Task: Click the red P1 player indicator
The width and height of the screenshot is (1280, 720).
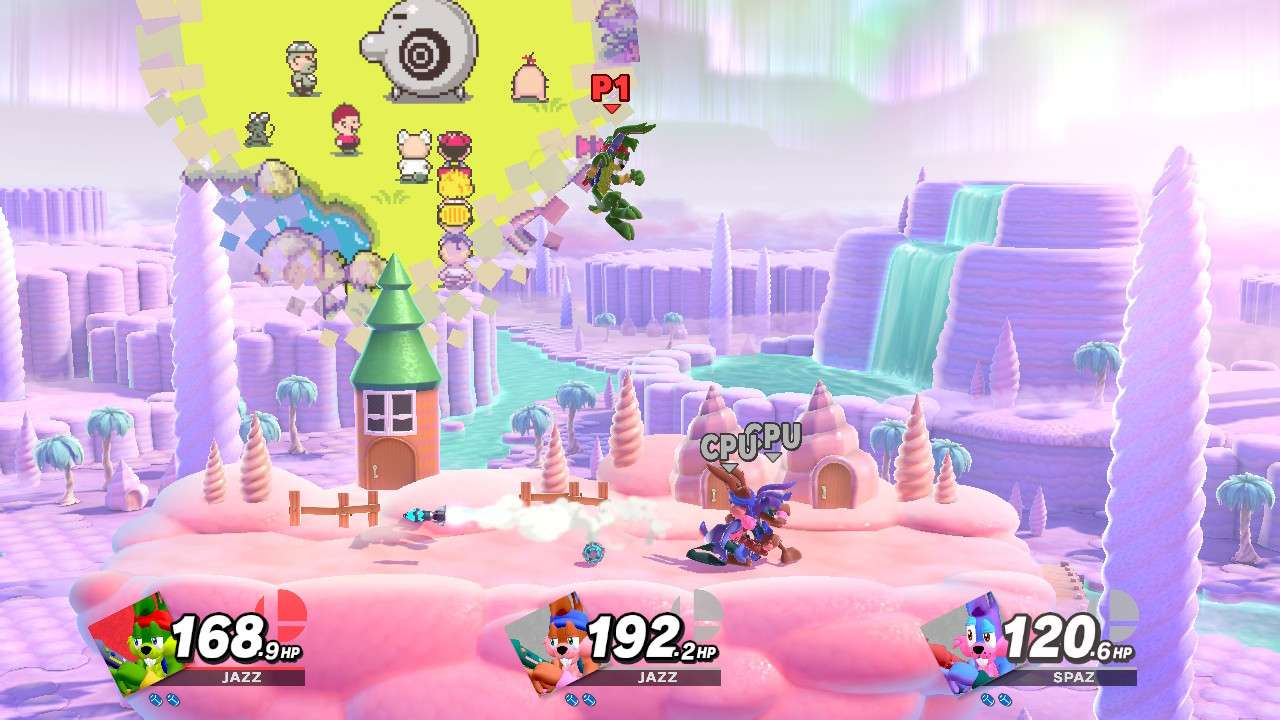Action: 609,90
